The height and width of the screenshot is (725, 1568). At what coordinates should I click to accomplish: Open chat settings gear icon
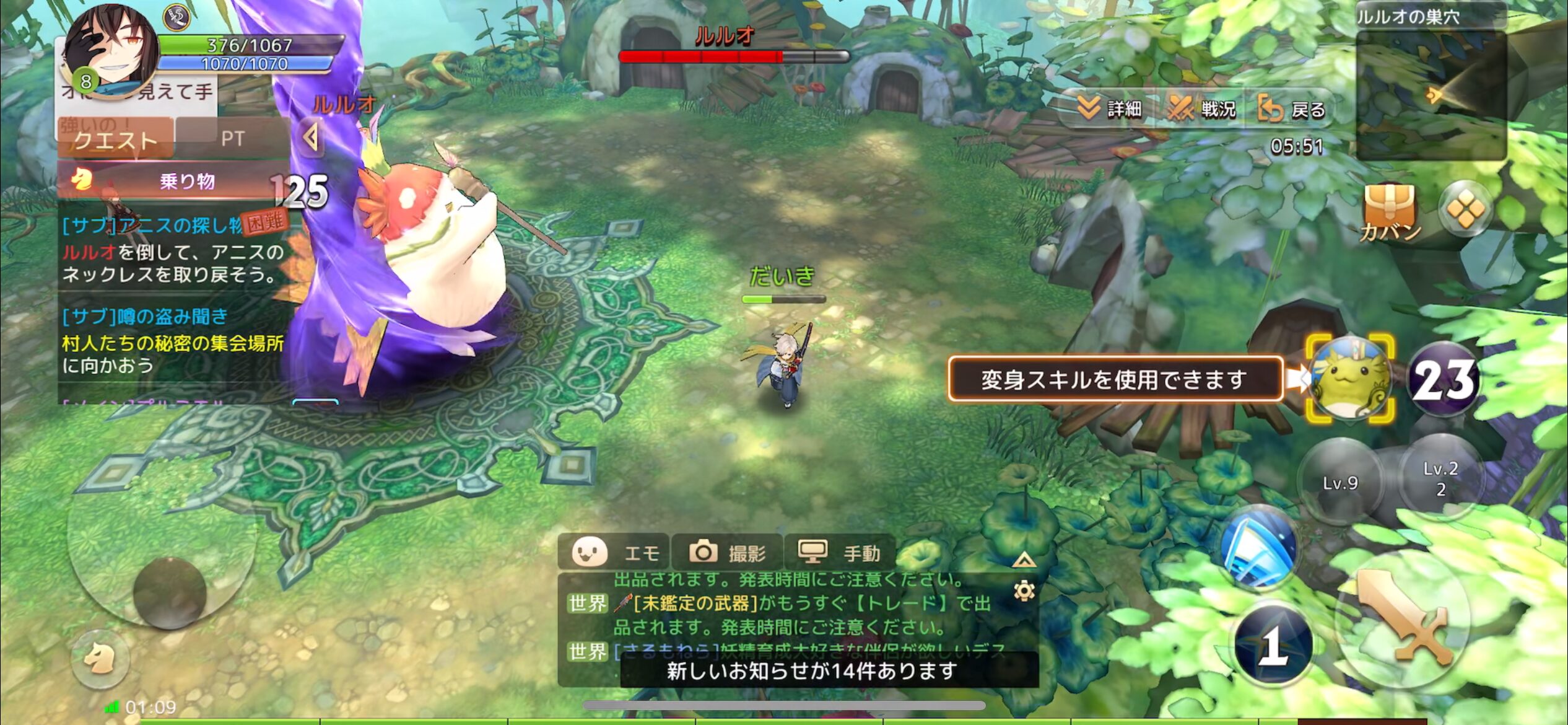[1024, 591]
